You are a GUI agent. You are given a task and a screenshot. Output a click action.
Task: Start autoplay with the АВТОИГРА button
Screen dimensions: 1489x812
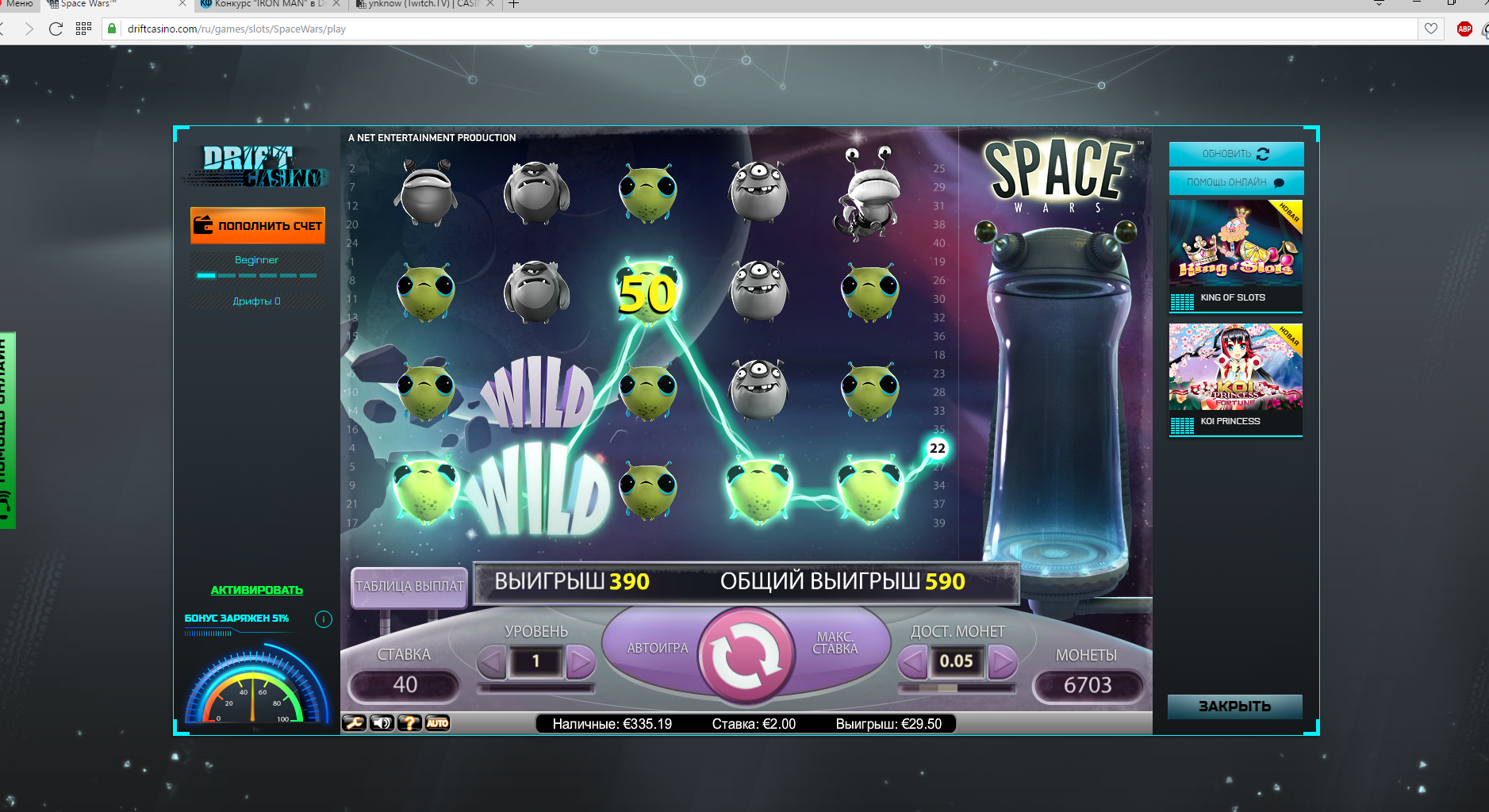pos(657,648)
